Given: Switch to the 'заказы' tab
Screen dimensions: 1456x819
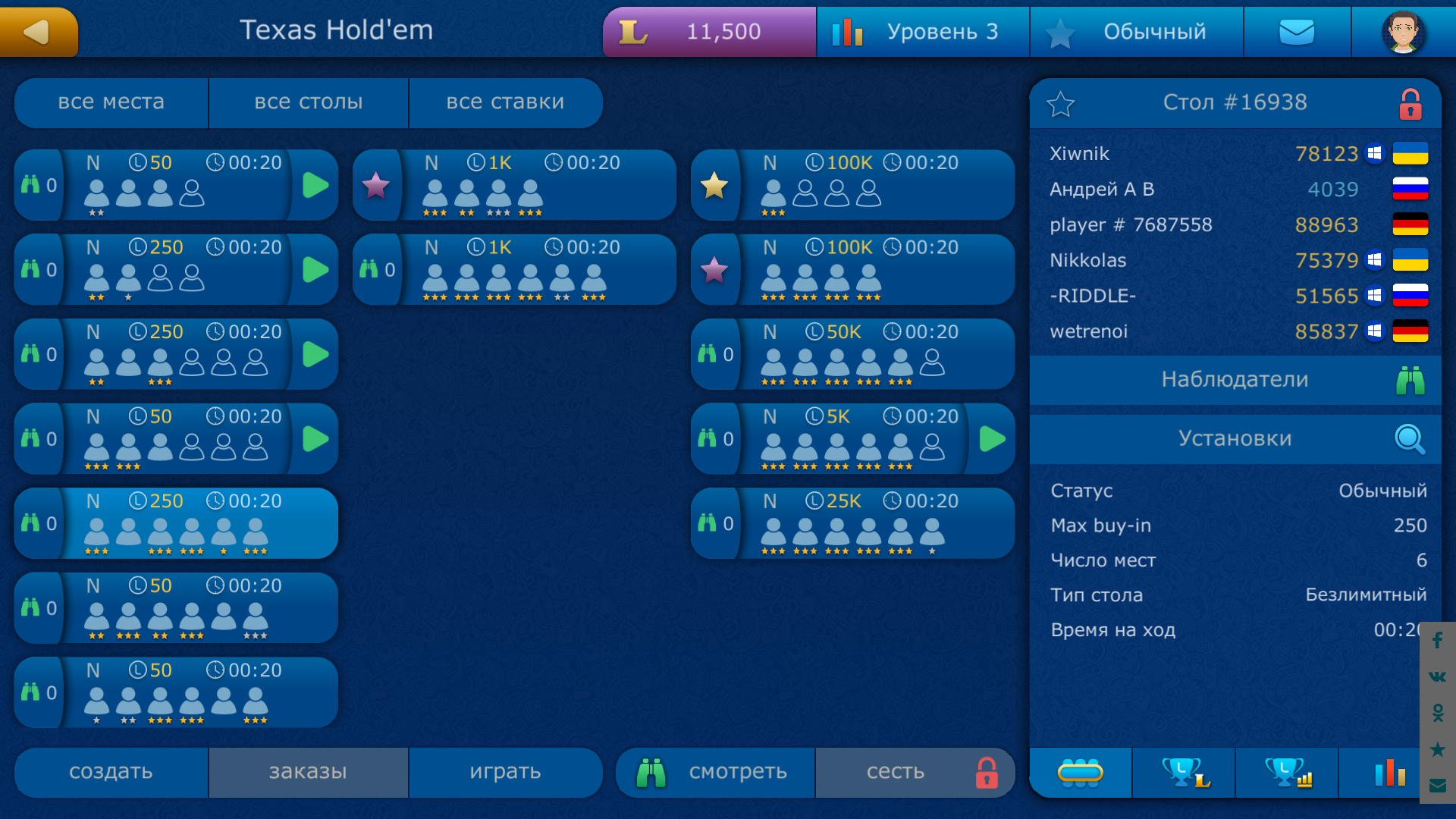Looking at the screenshot, I should [x=308, y=772].
